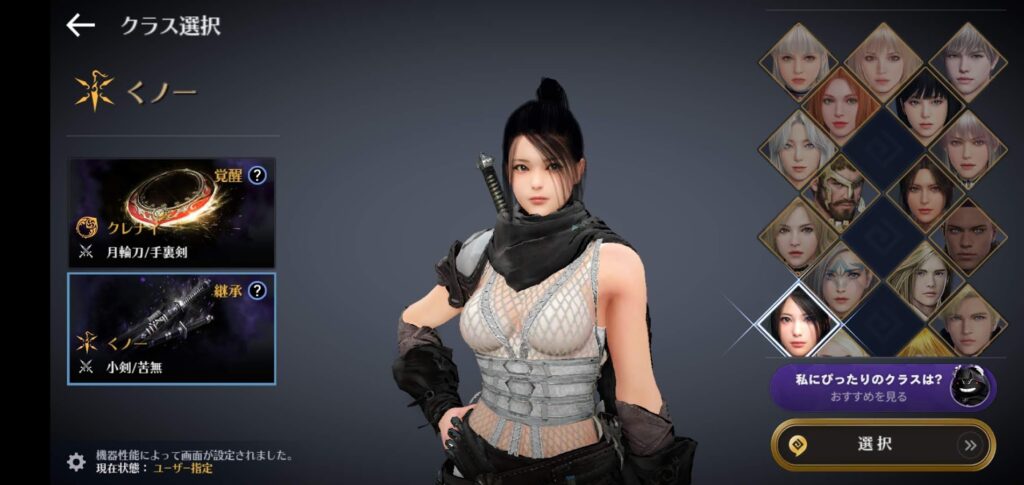Select the 覚醒 クレナイ awakening card
The height and width of the screenshot is (485, 1024).
(x=171, y=212)
